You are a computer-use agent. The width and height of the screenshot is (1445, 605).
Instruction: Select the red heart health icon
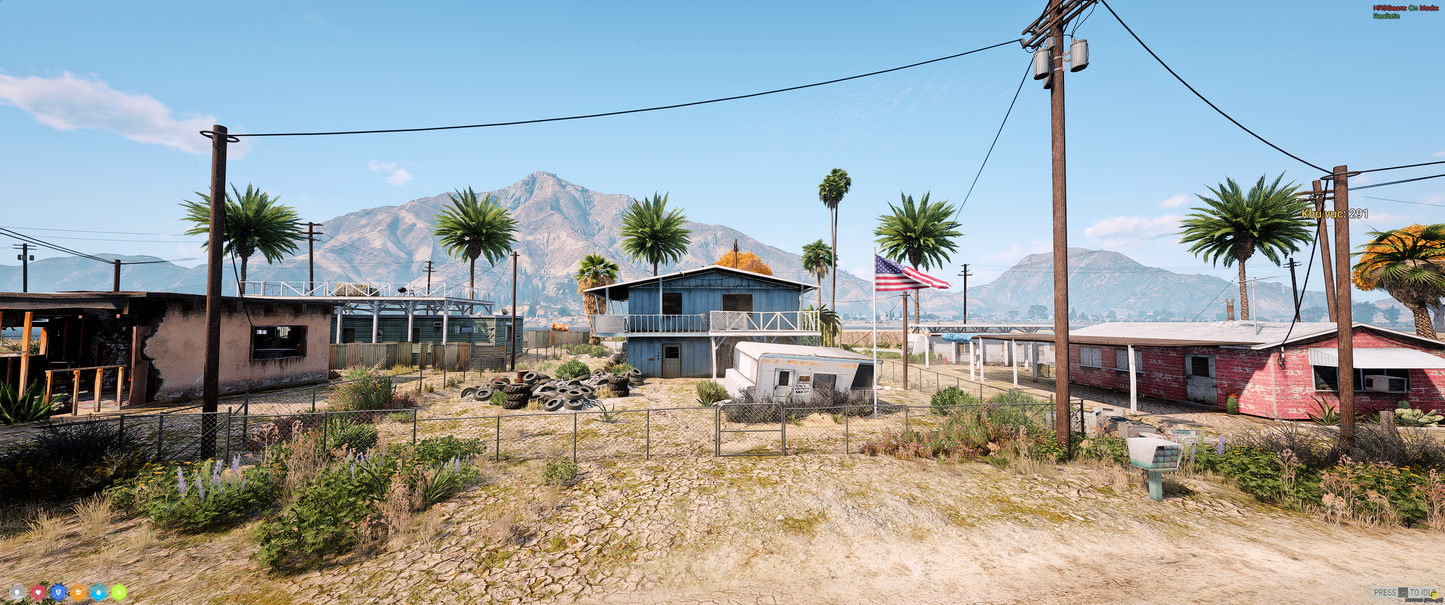click(x=38, y=592)
